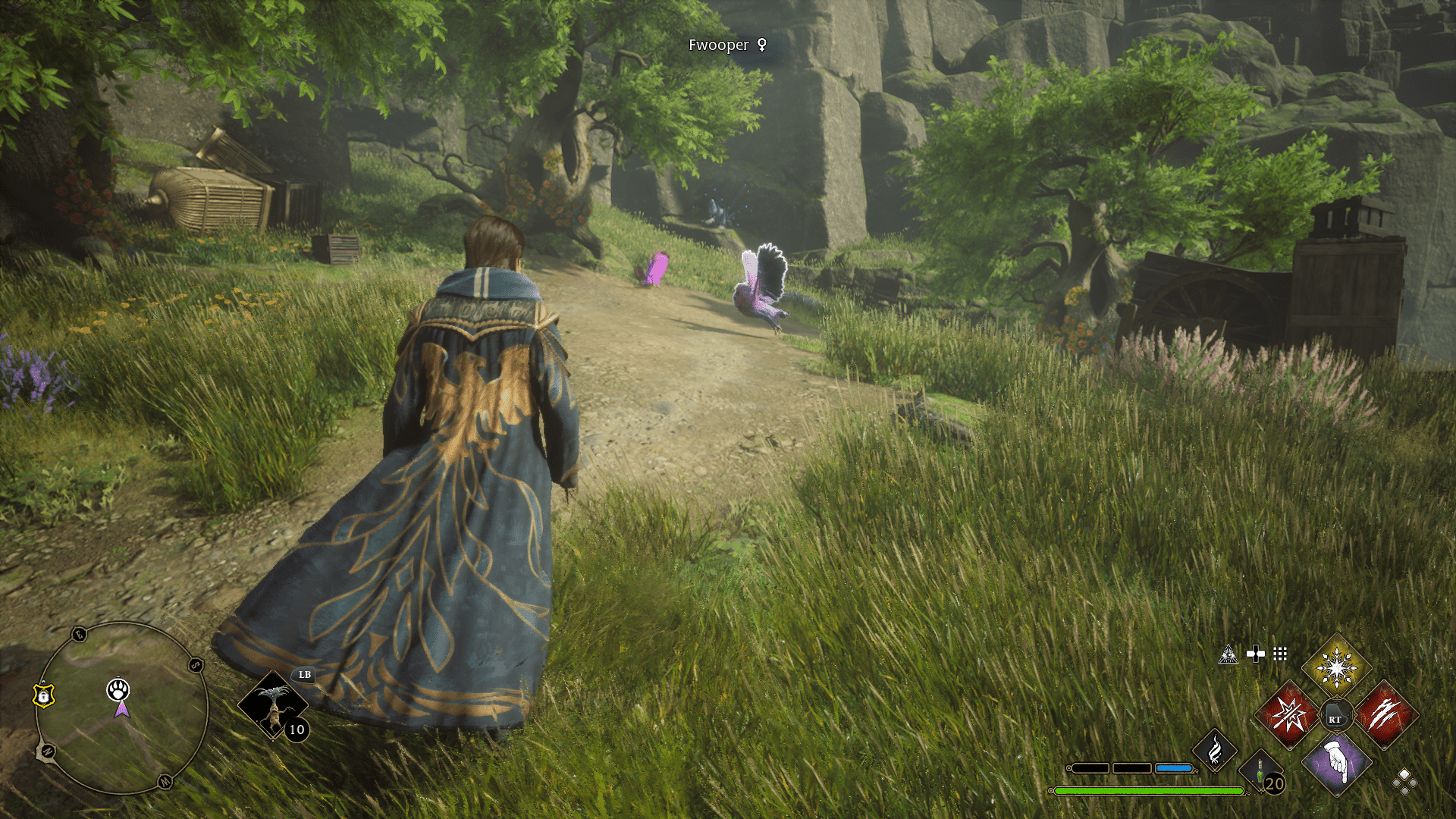
Task: Trigger the white flame ancient magic icon
Action: tap(1215, 751)
